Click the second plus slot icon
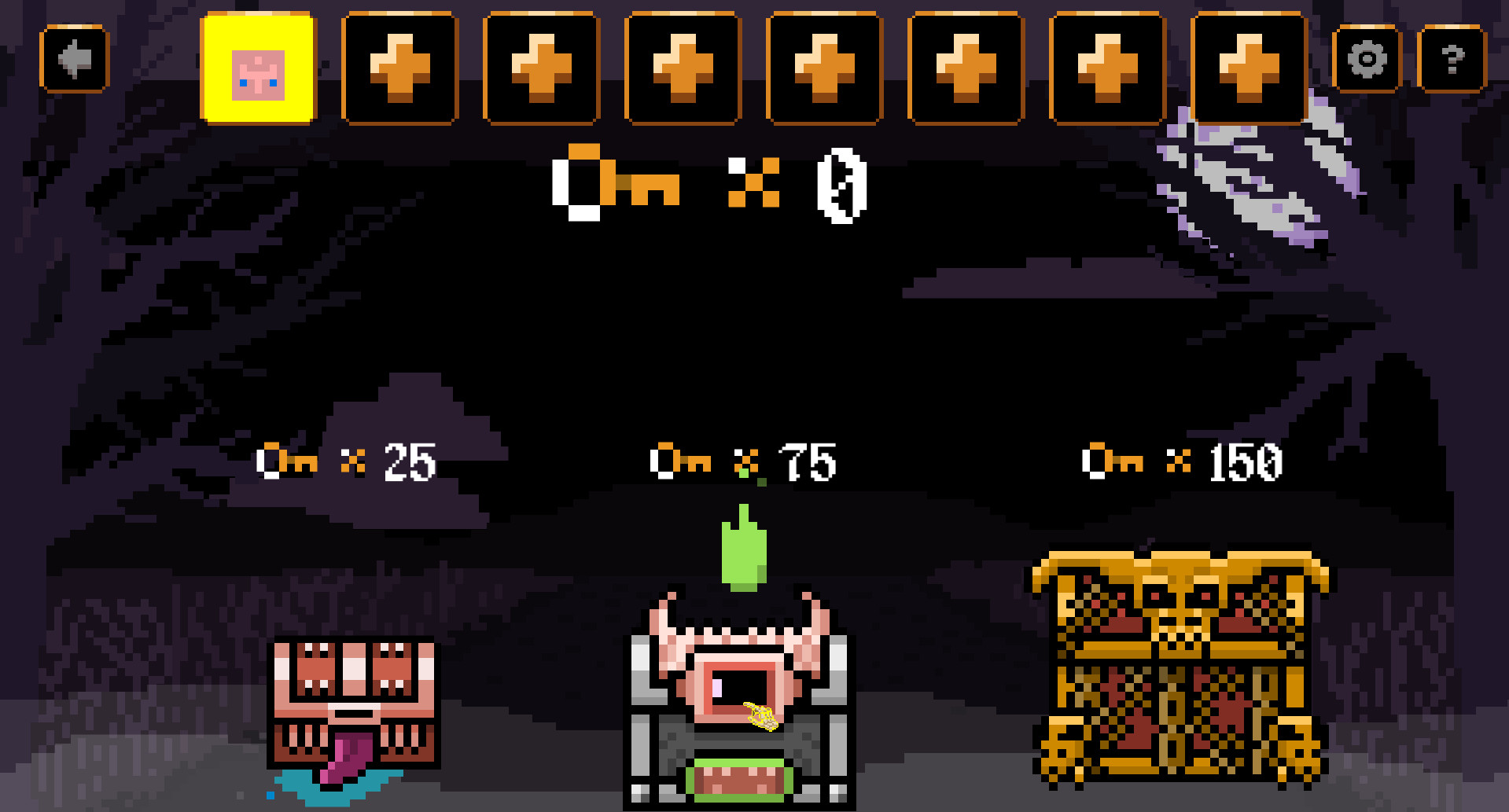Image resolution: width=1509 pixels, height=812 pixels. [541, 67]
